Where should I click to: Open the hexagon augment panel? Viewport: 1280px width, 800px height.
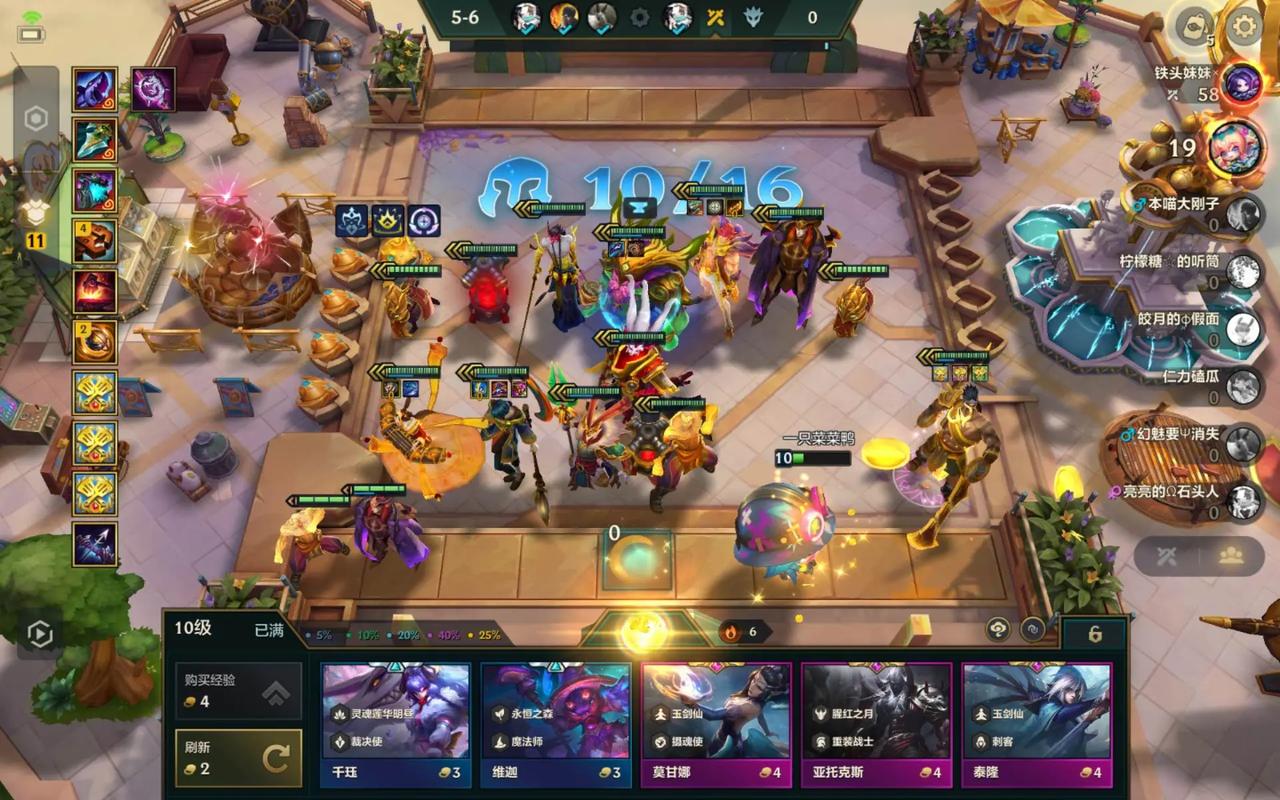tap(36, 120)
